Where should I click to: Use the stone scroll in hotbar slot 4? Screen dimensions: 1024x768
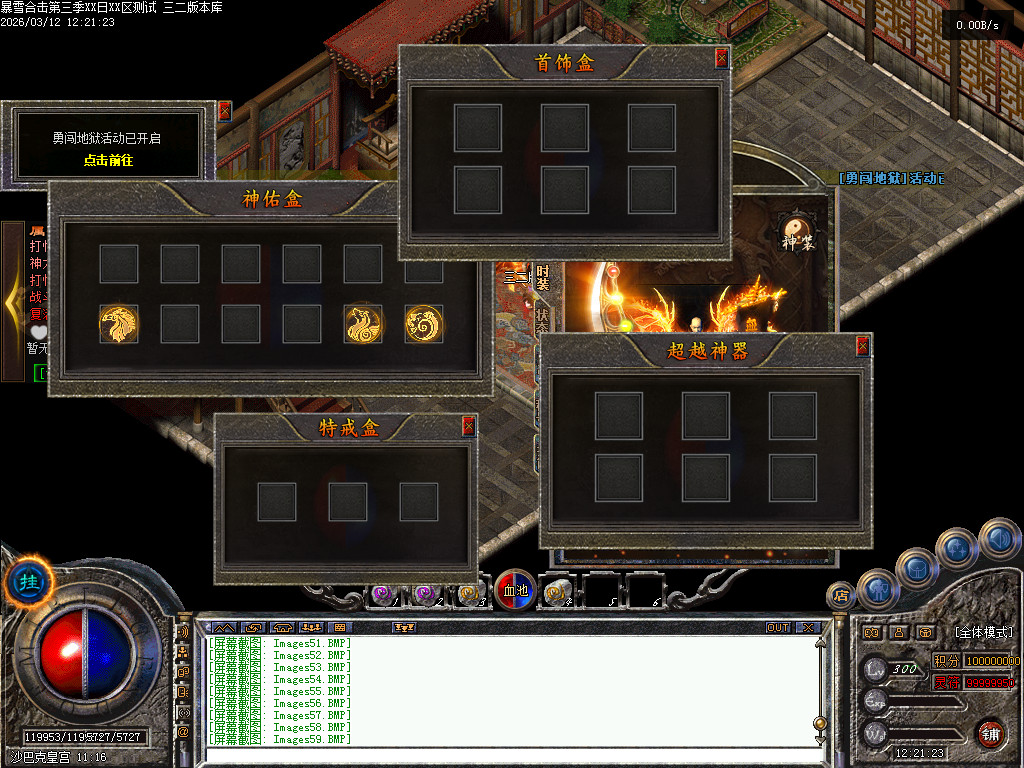(x=557, y=593)
